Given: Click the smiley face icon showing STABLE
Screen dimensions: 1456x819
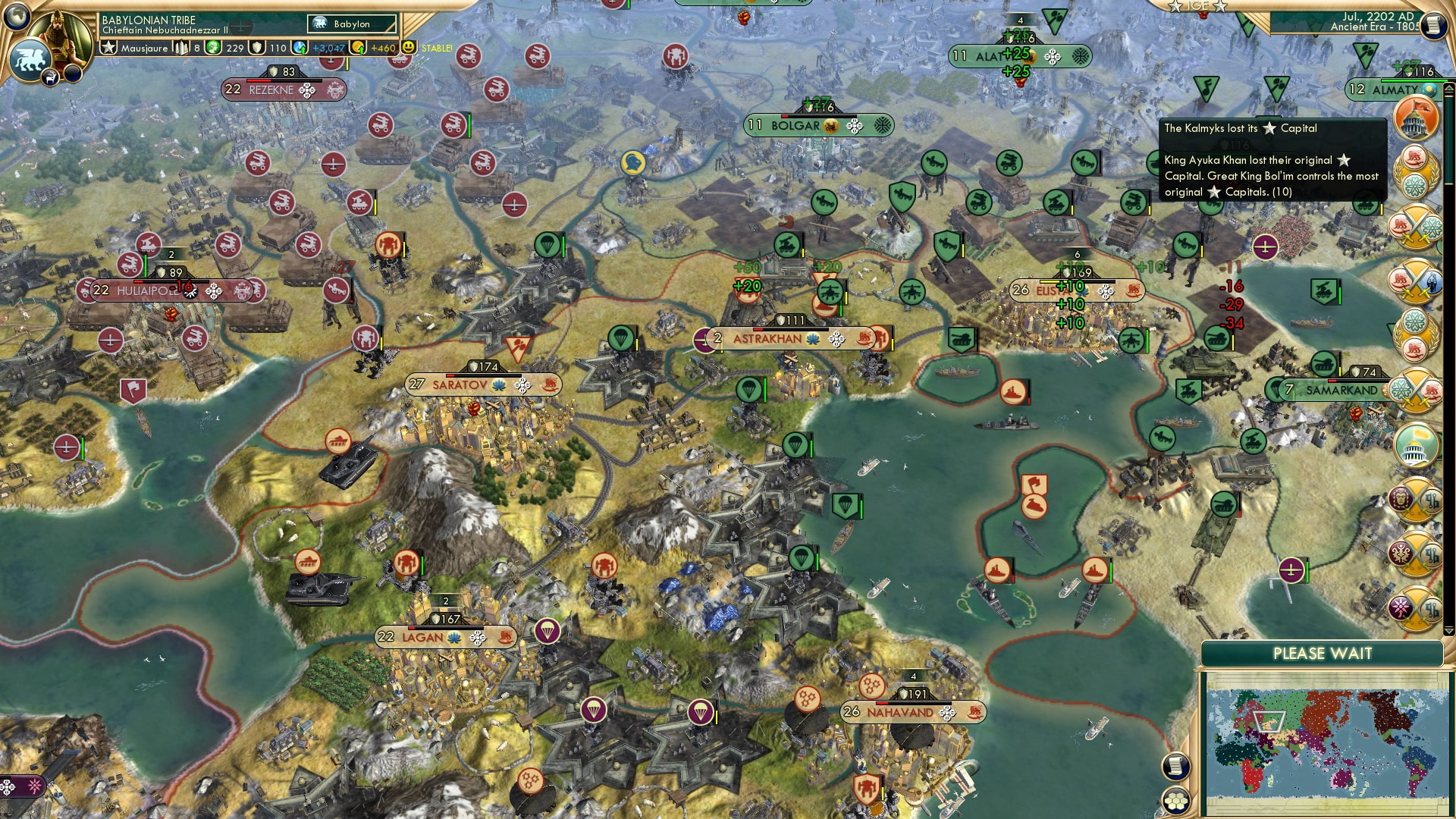Looking at the screenshot, I should [x=408, y=47].
